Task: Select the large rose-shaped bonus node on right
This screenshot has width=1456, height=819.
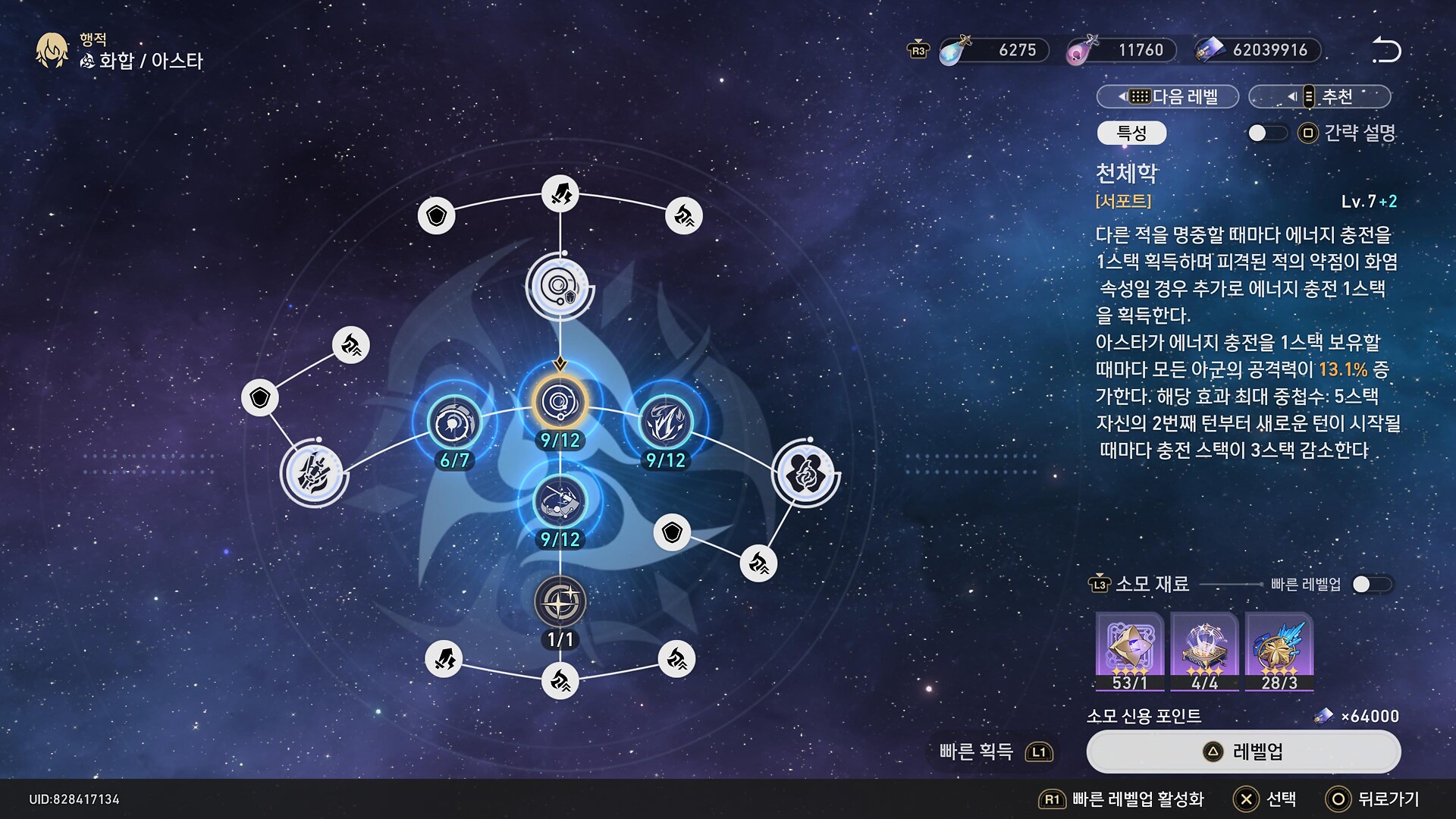Action: [x=805, y=472]
